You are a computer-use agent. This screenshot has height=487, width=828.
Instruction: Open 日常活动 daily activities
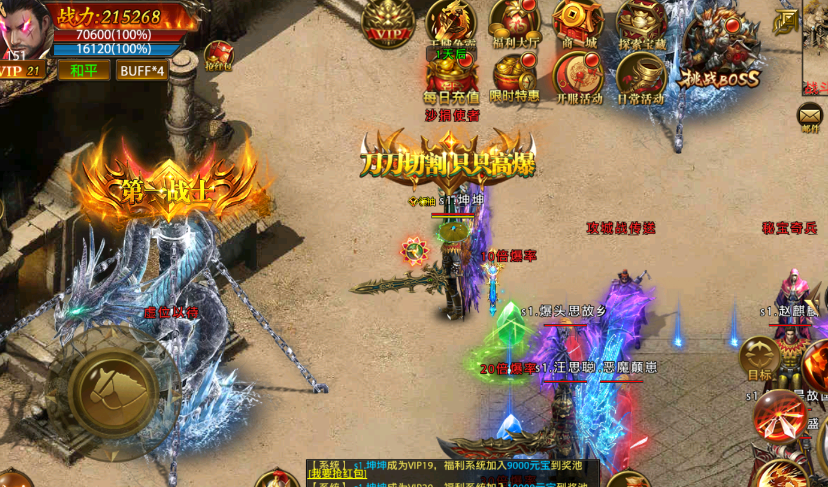(641, 75)
